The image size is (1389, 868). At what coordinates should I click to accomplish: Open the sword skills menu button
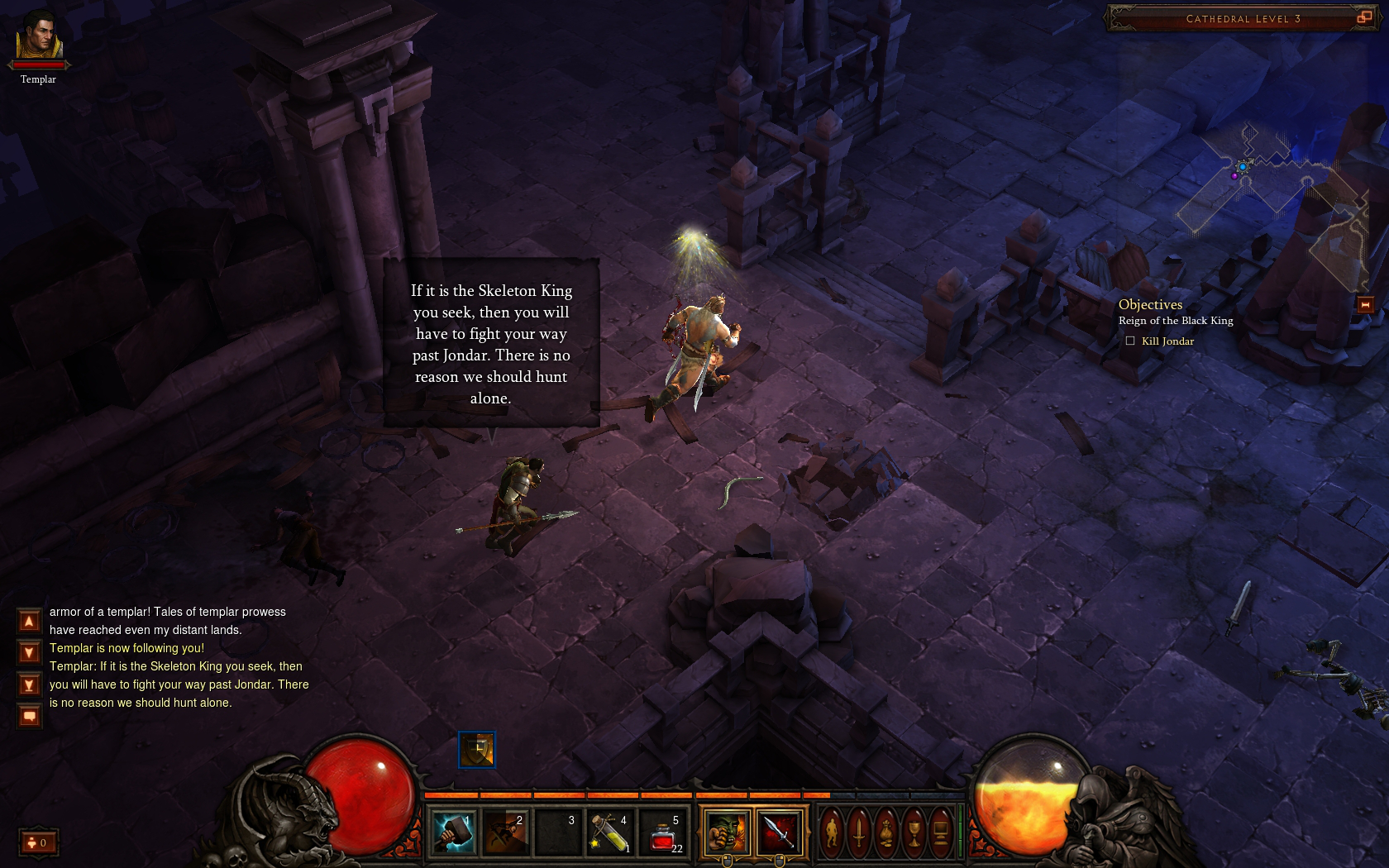coord(859,831)
